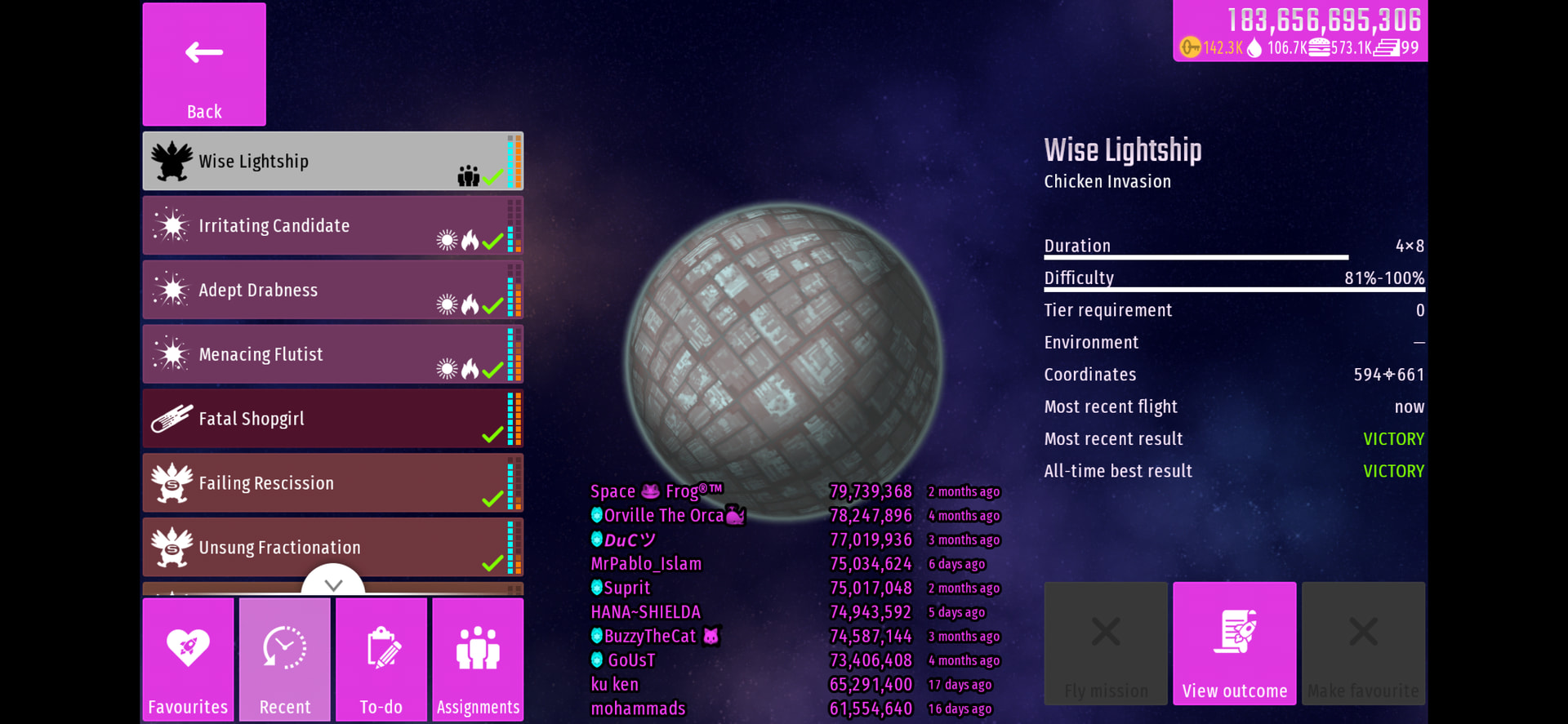Screen dimensions: 1568x724
Task: View outcome of the mission
Action: (x=1234, y=643)
